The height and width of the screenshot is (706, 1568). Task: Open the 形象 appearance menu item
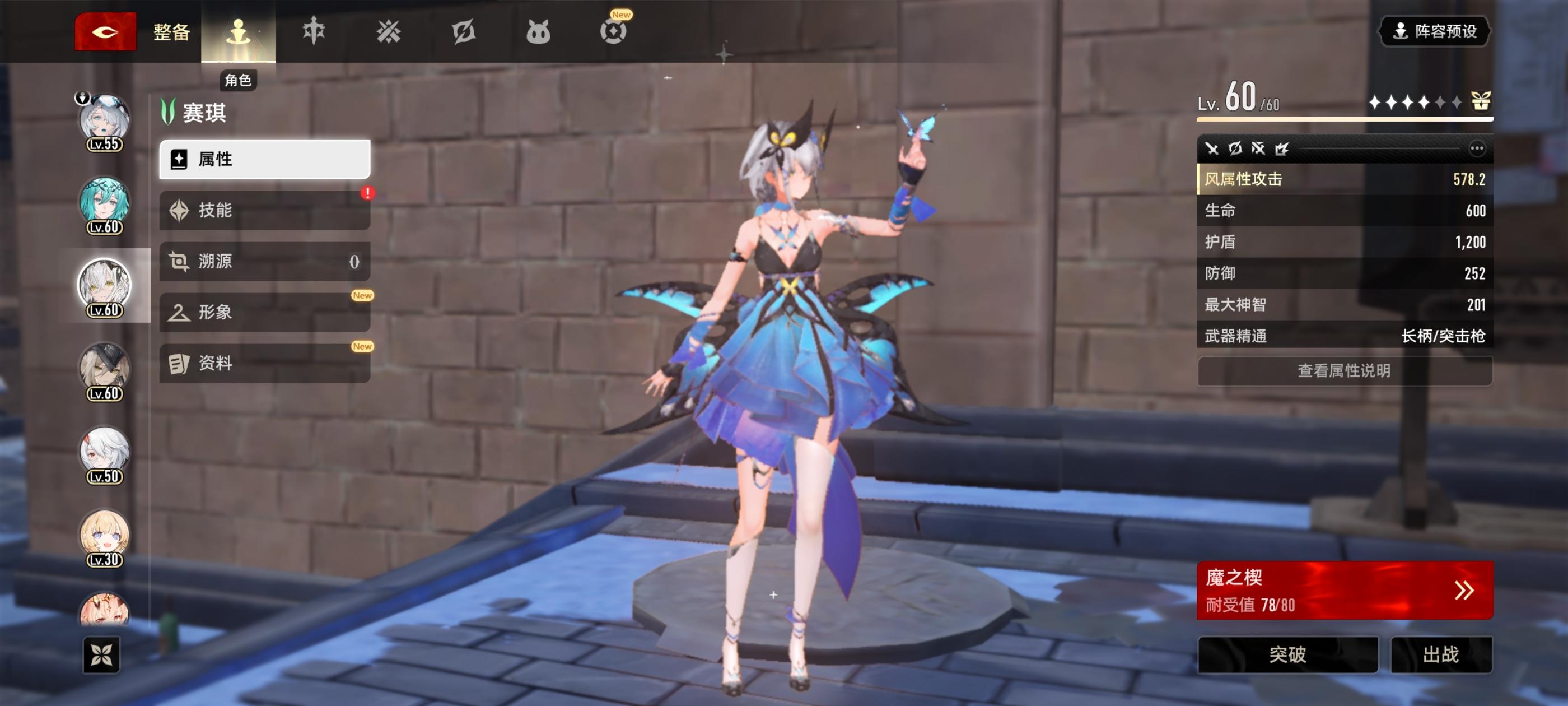tap(264, 314)
